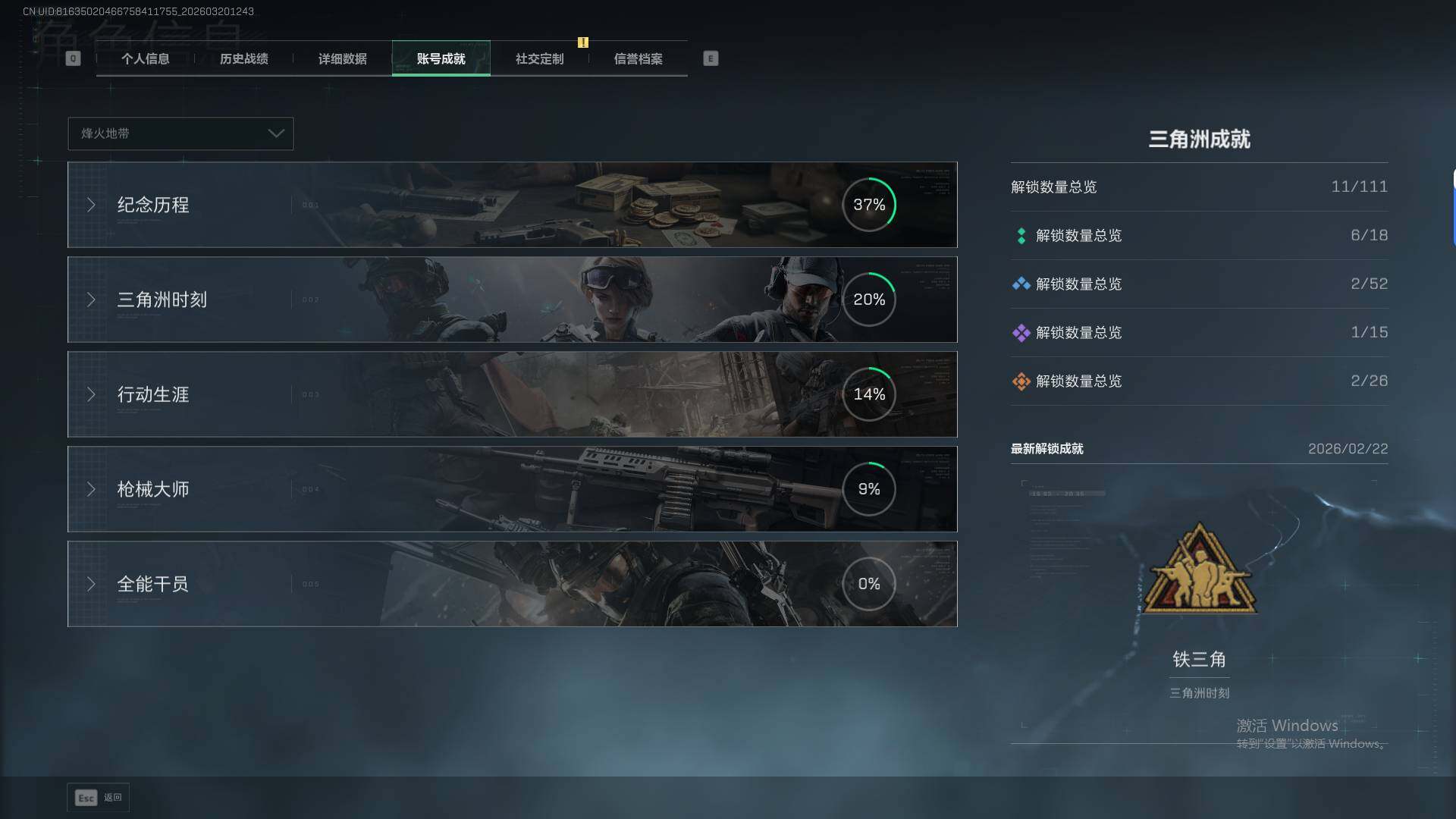Open the 烽火地带 mode dropdown

pos(180,133)
